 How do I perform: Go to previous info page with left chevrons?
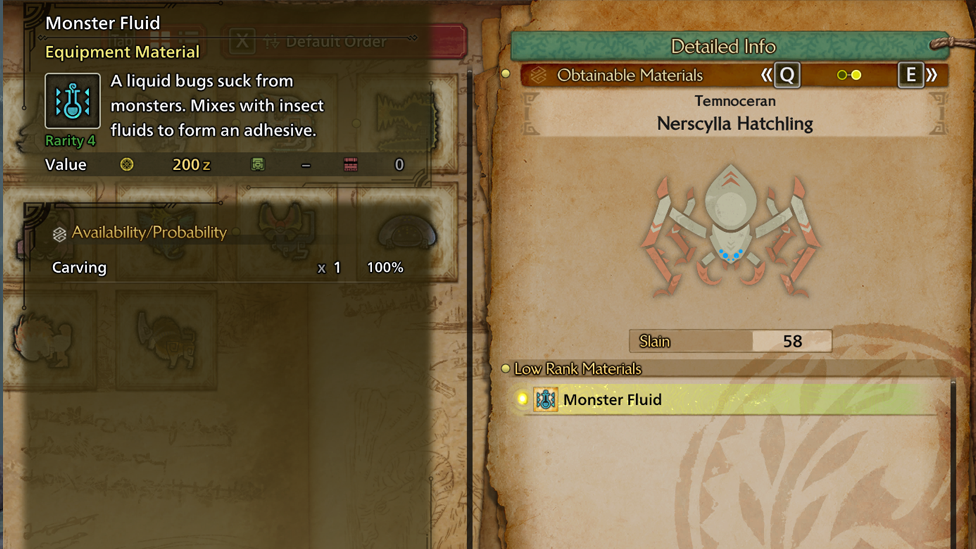click(x=766, y=75)
